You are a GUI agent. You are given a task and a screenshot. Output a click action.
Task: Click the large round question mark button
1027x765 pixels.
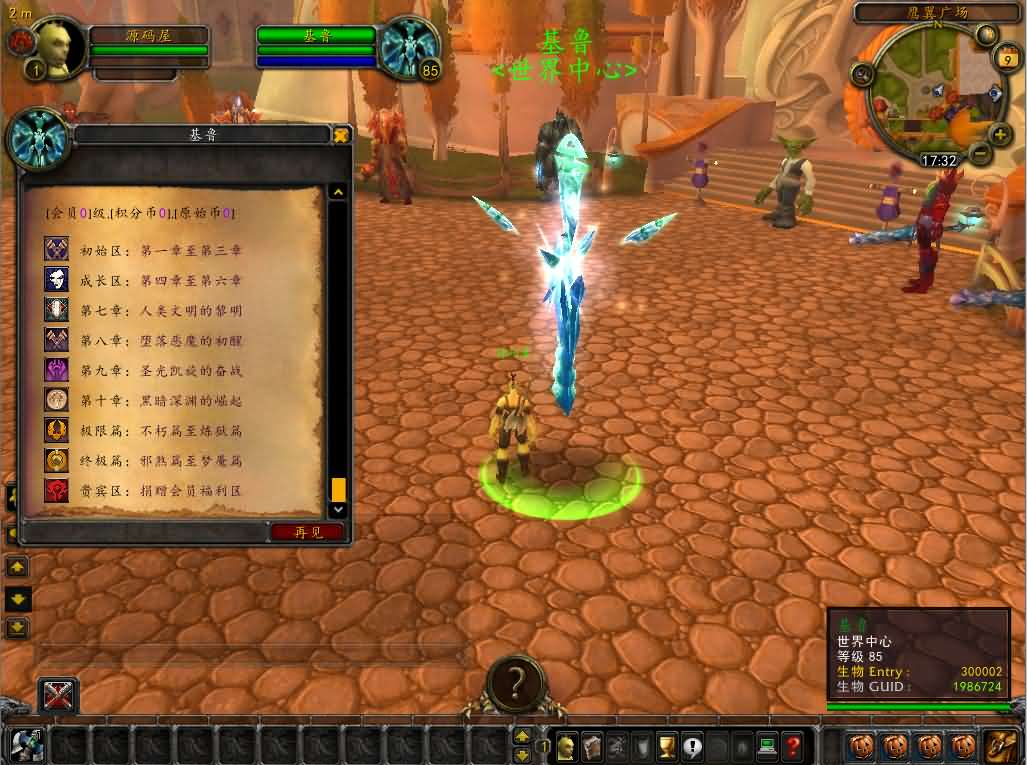point(516,683)
